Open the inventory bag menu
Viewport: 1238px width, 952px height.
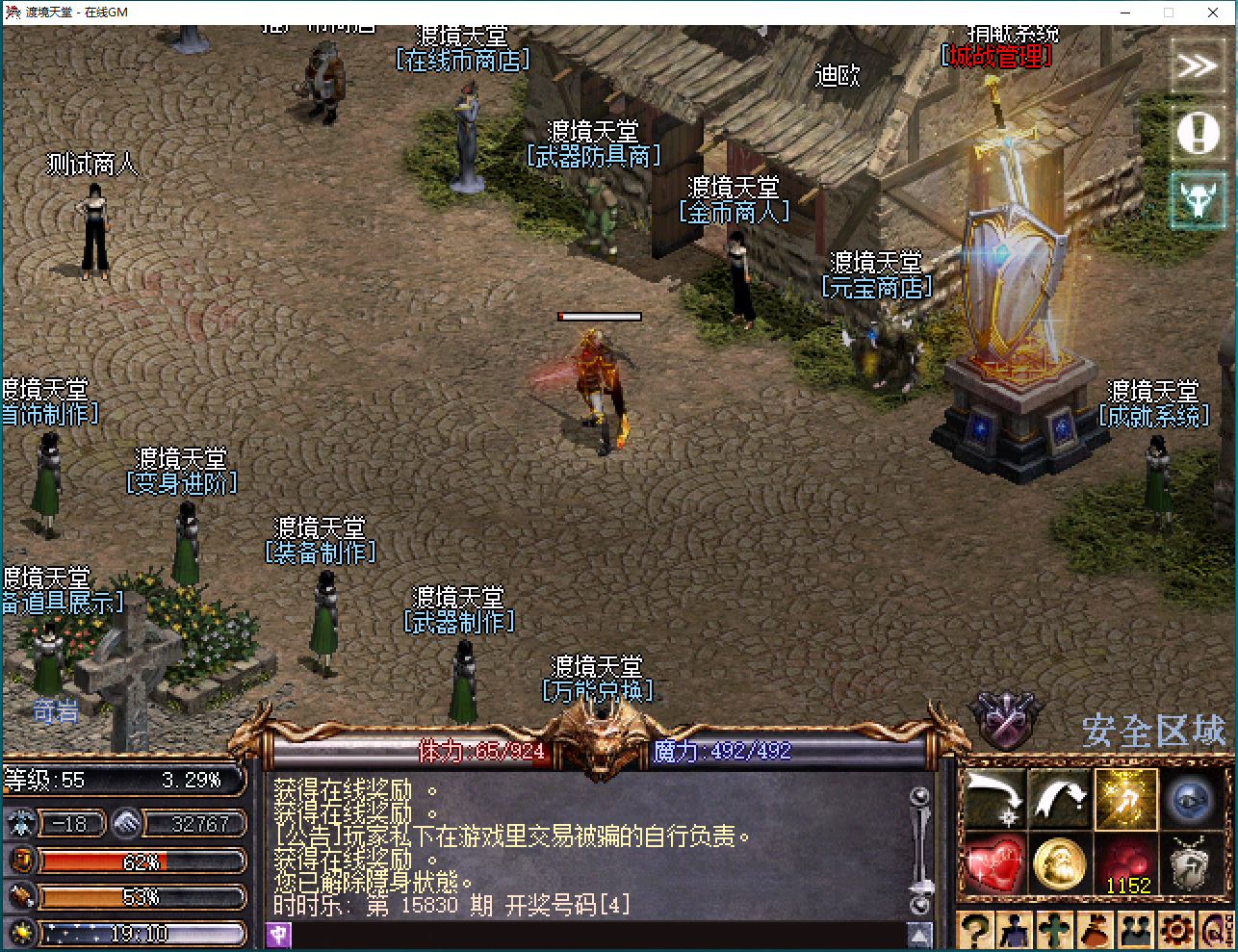1096,931
